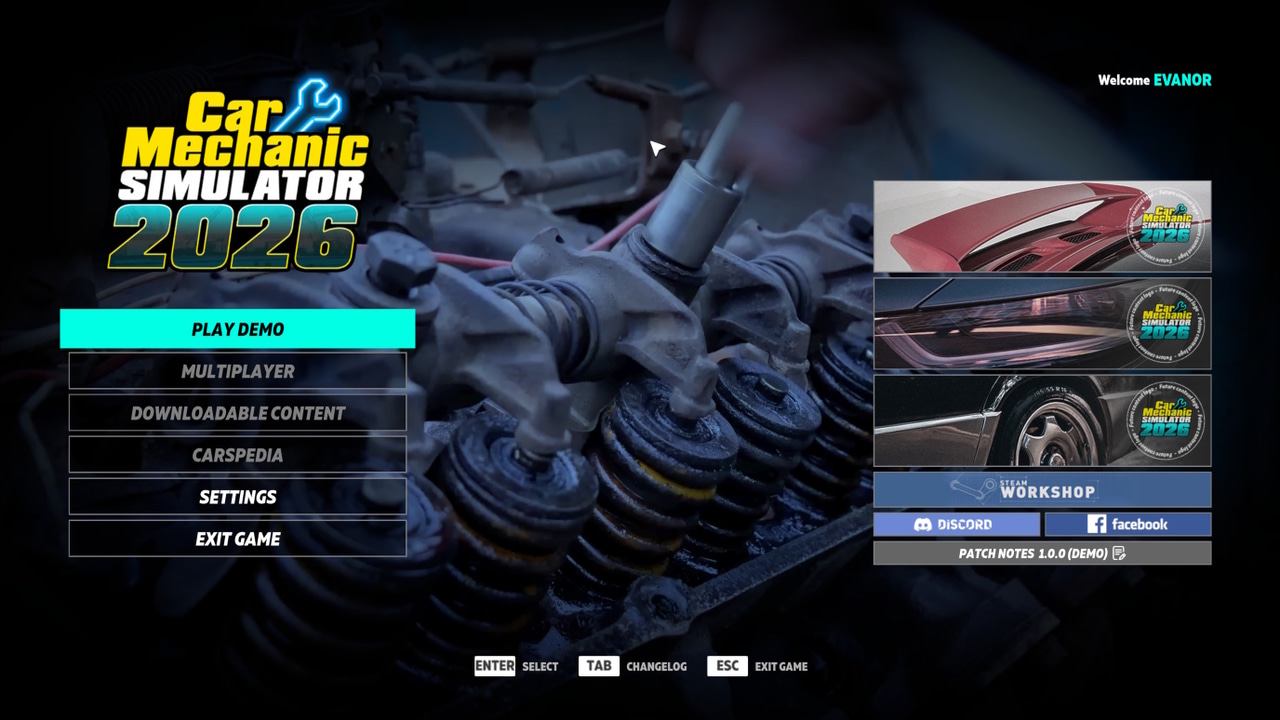Start the game with Play Demo
The image size is (1280, 720).
pyautogui.click(x=237, y=329)
